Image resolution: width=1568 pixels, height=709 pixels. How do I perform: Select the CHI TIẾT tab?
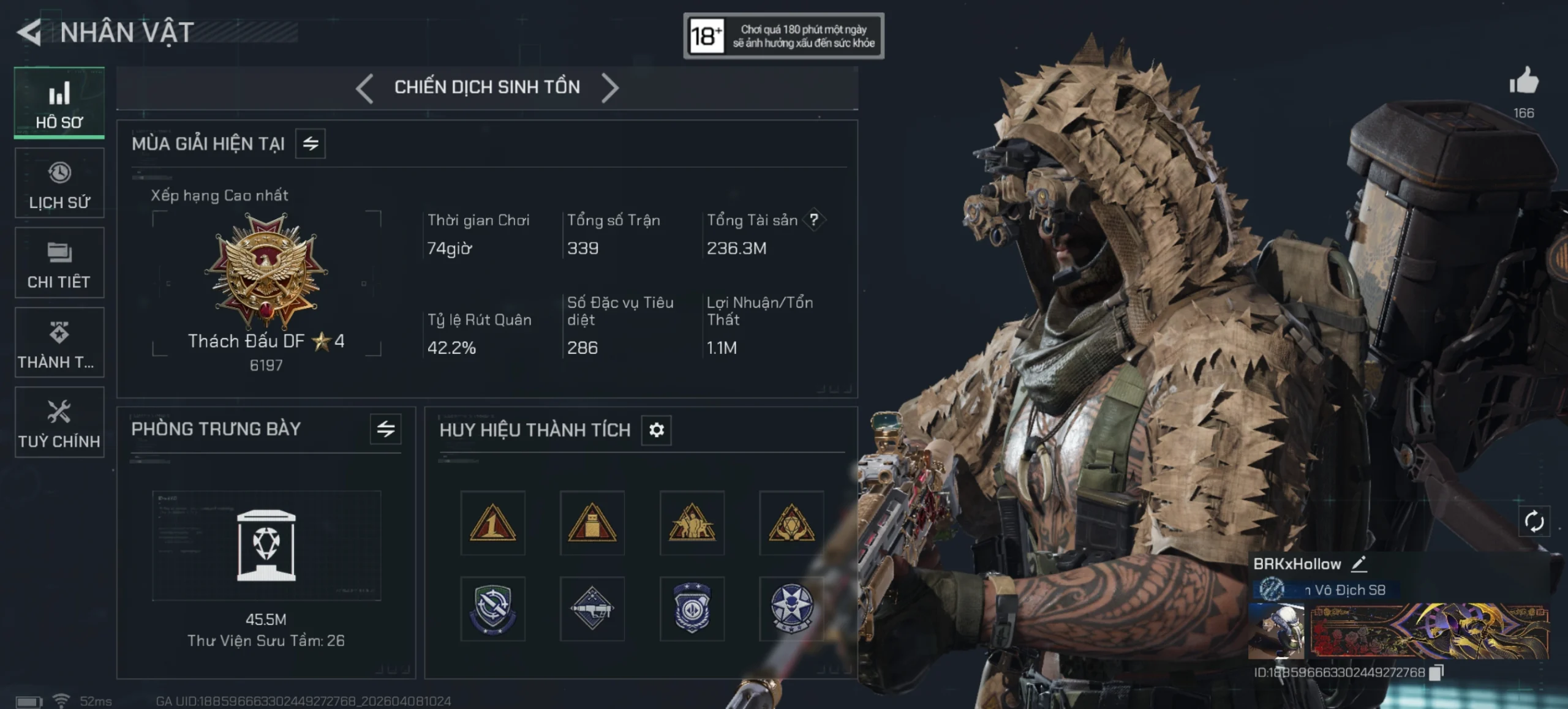coord(59,263)
